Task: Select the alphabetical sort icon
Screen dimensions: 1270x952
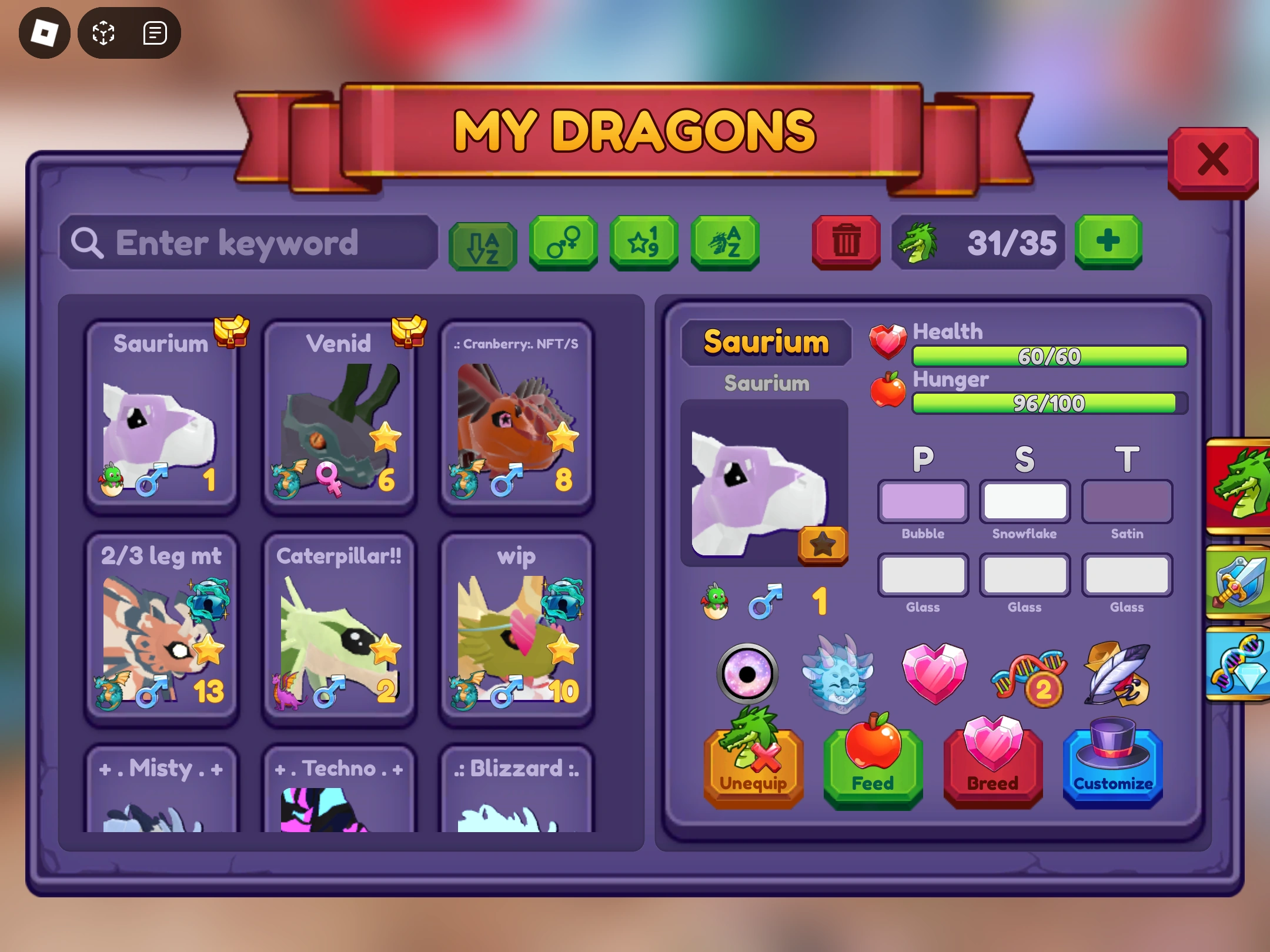Action: (x=482, y=243)
